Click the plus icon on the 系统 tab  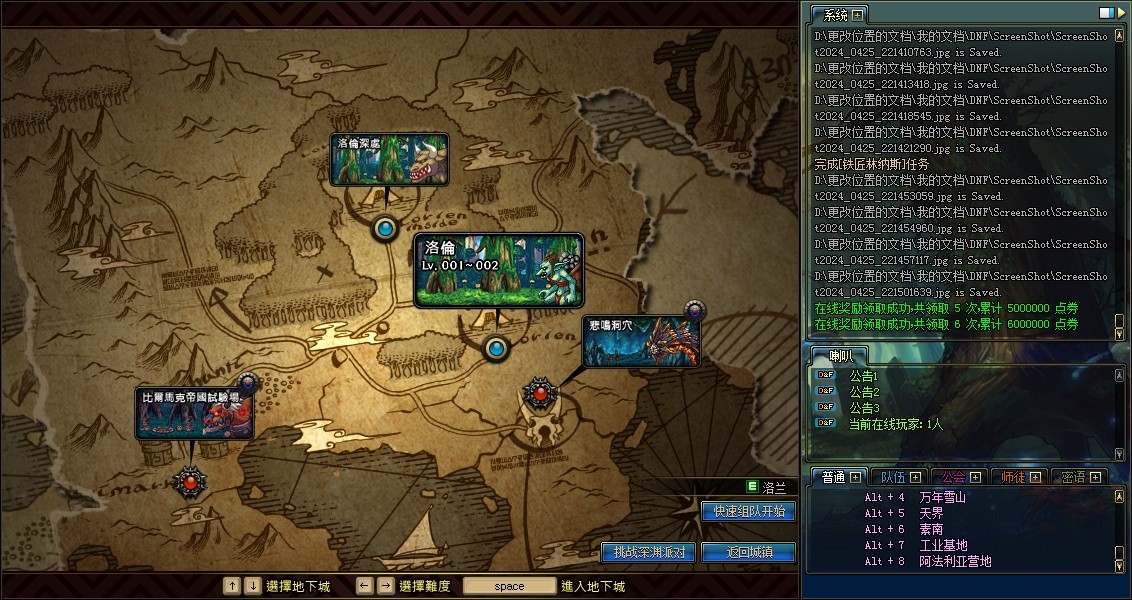857,15
